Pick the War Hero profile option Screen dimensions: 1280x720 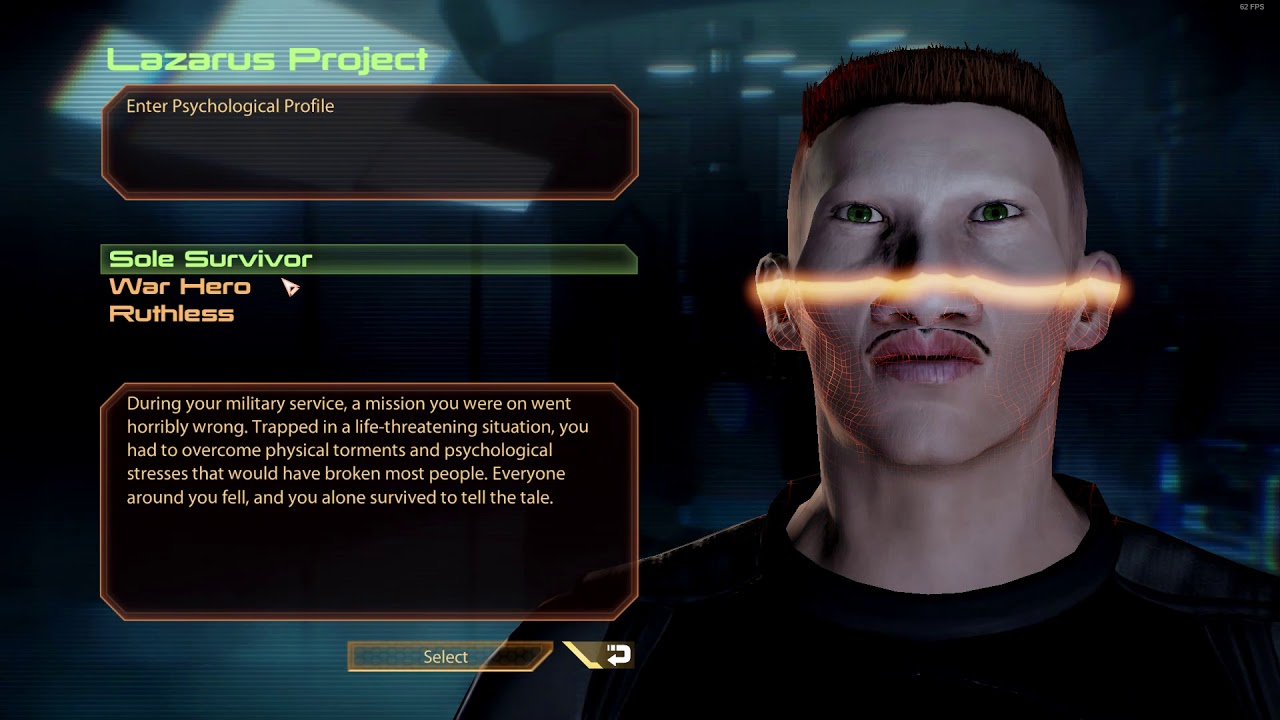point(180,287)
